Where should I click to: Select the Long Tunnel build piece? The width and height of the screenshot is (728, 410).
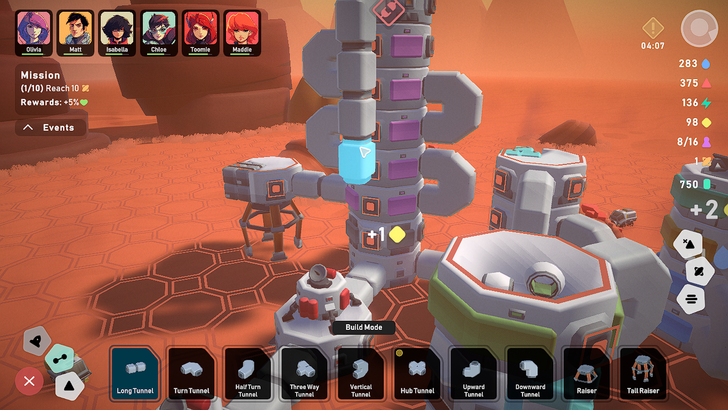(x=135, y=372)
